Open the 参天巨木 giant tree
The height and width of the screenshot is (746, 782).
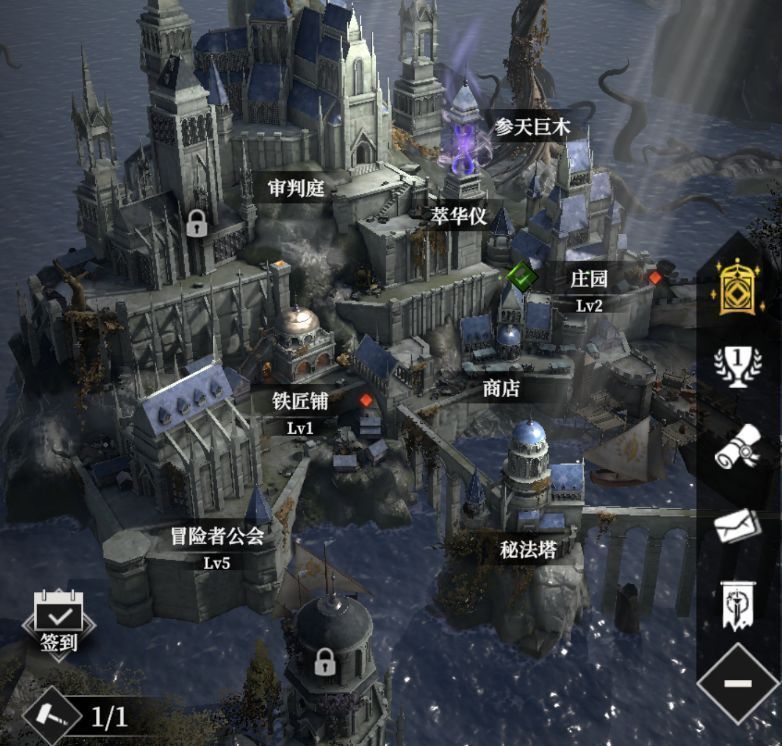532,128
